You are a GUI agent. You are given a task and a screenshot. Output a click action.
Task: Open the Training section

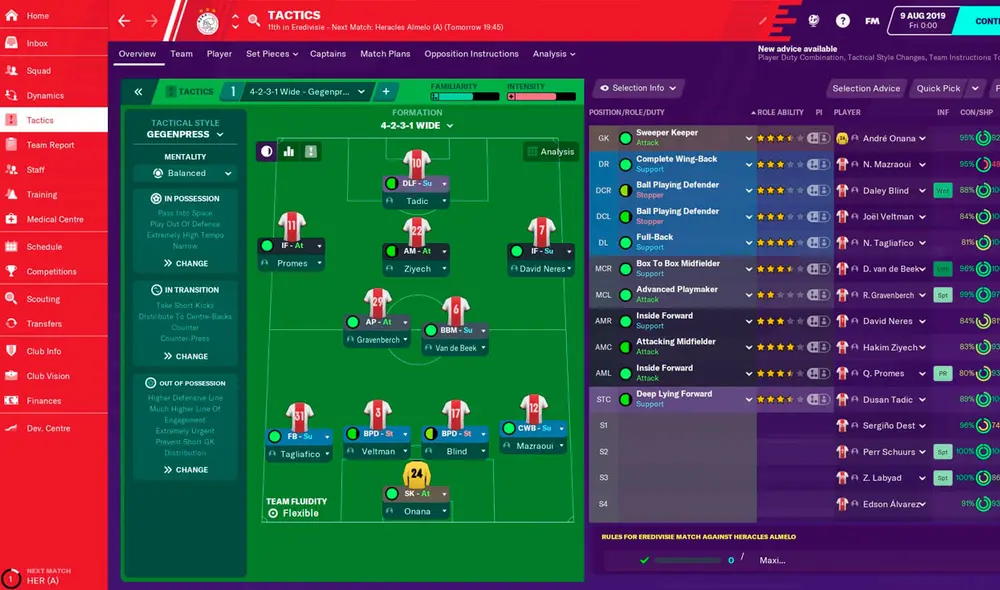point(42,195)
